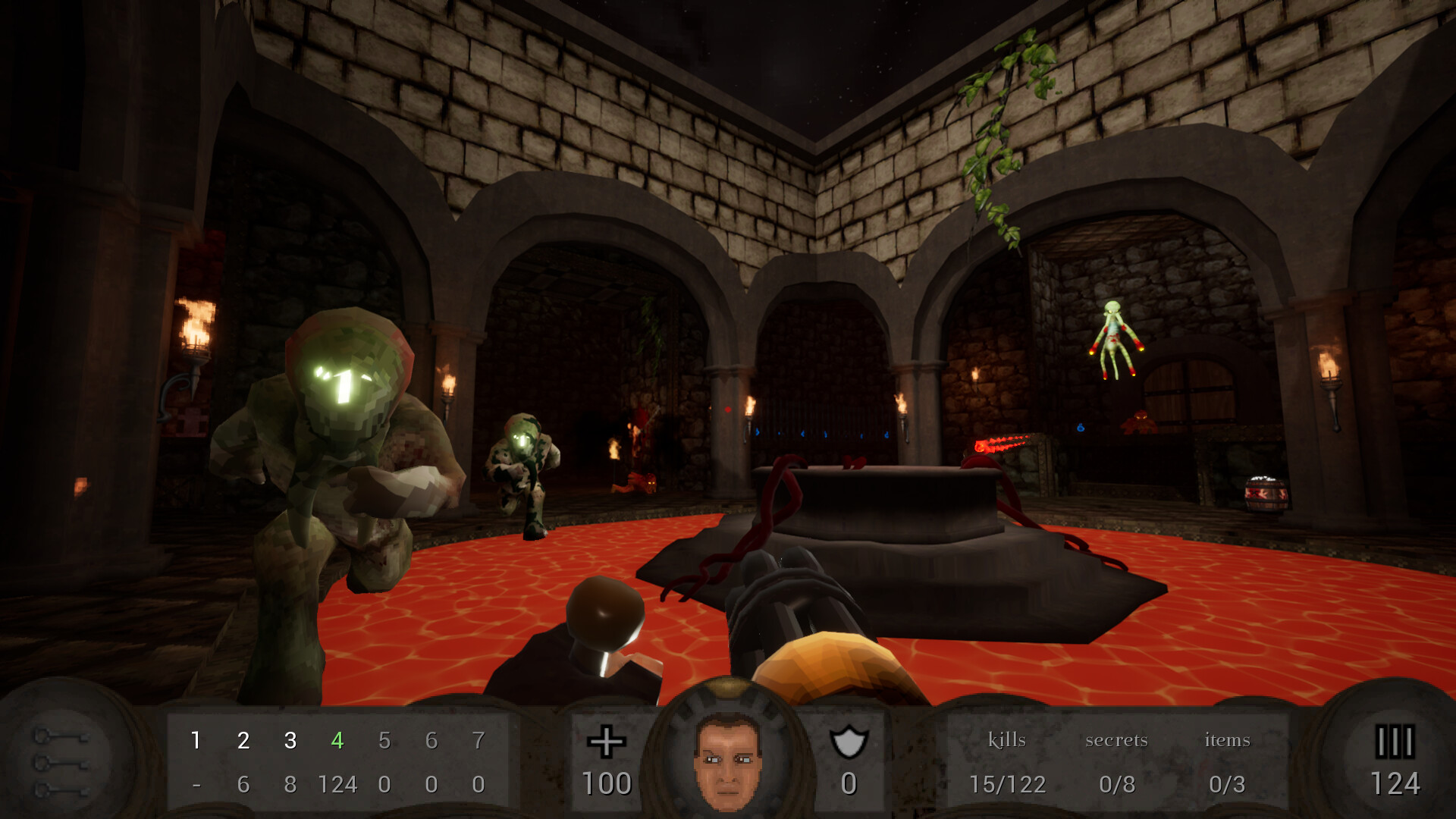This screenshot has width=1456, height=819.
Task: Click the zero under weapon slot 6
Action: click(x=432, y=785)
